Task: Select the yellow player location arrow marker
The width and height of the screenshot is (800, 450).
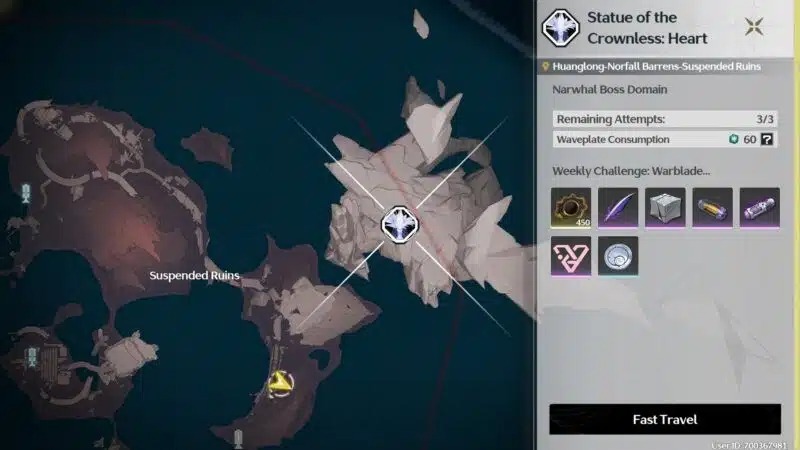Action: tap(281, 381)
